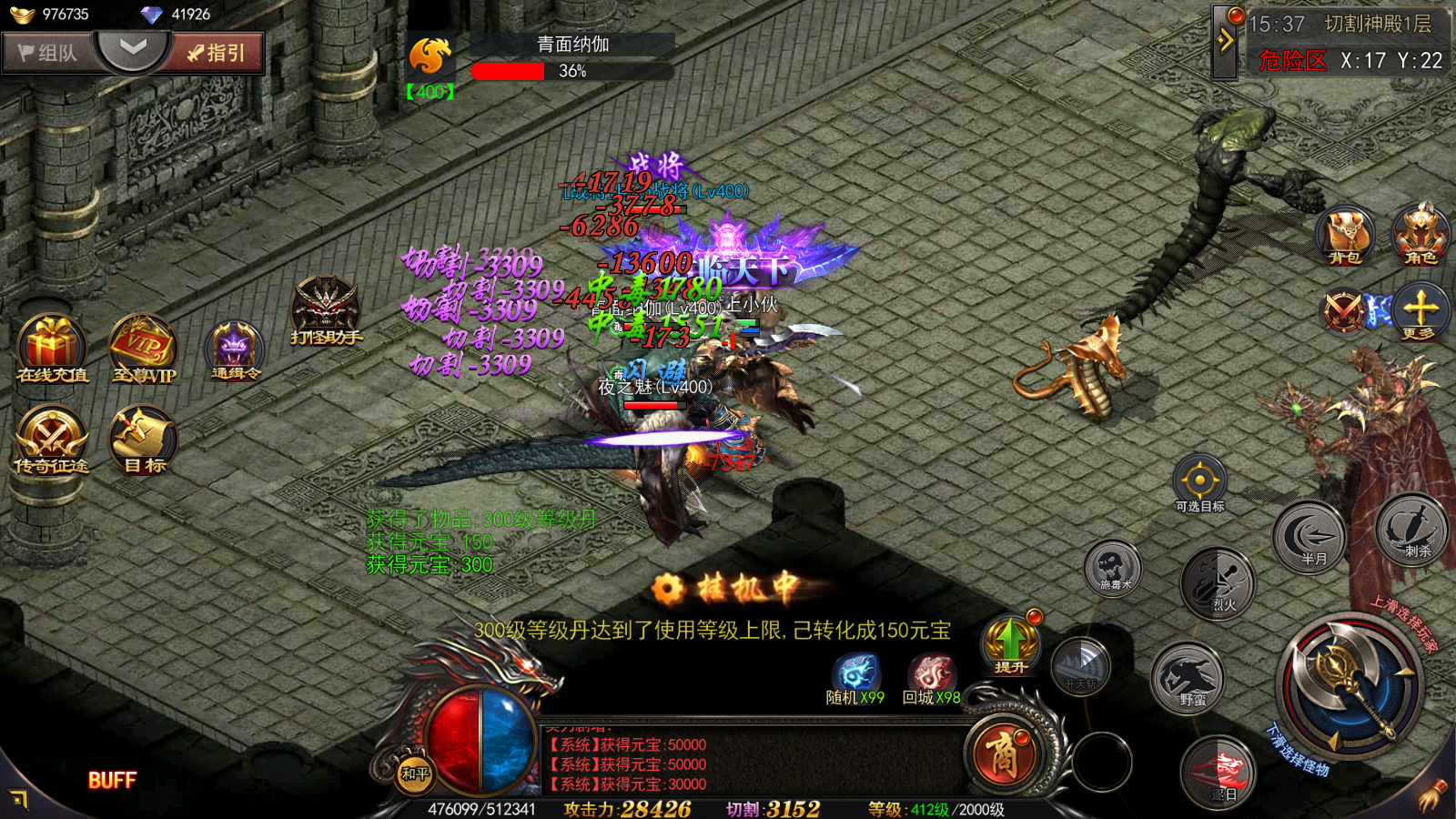This screenshot has width=1456, height=819.
Task: Open the 指引 guide button
Action: click(x=217, y=53)
